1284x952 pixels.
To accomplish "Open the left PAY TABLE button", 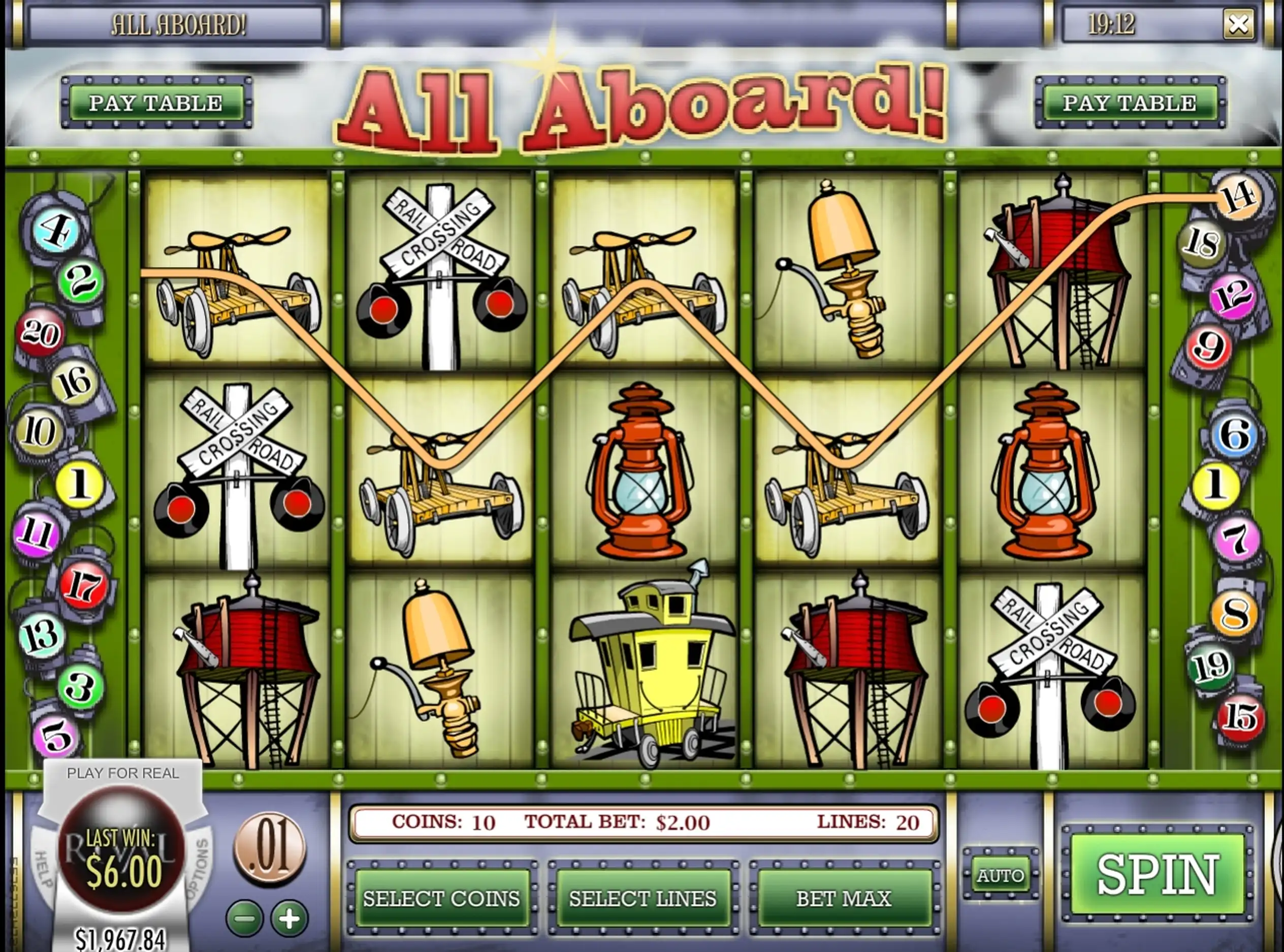I will [x=155, y=103].
